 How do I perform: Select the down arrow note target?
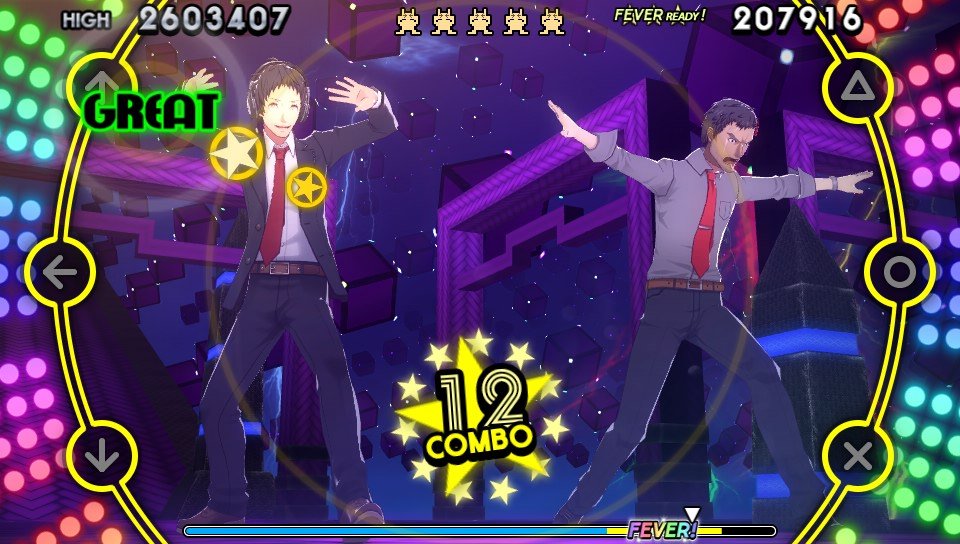tap(101, 457)
